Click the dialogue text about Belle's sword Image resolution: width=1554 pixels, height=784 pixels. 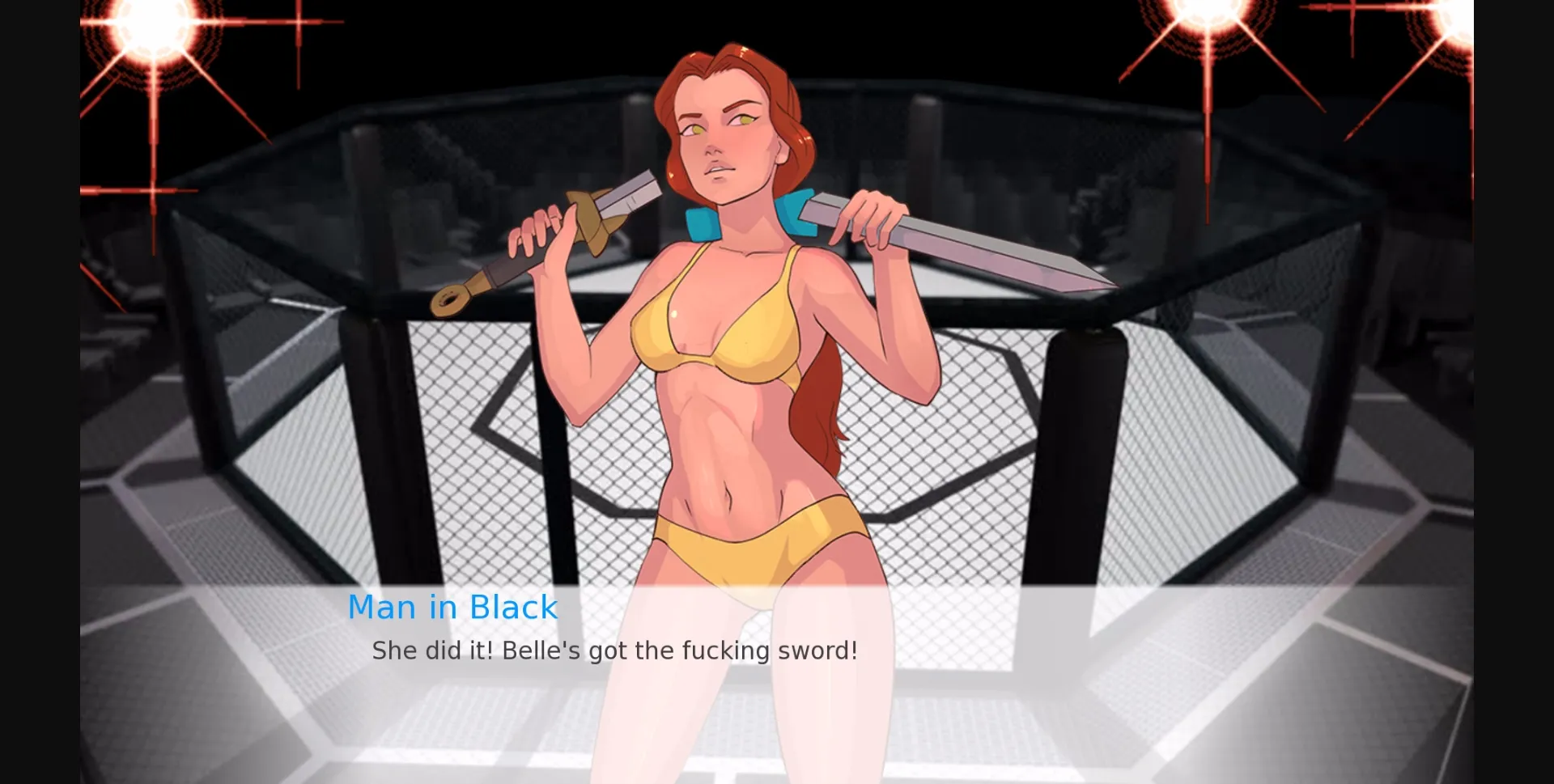point(615,649)
